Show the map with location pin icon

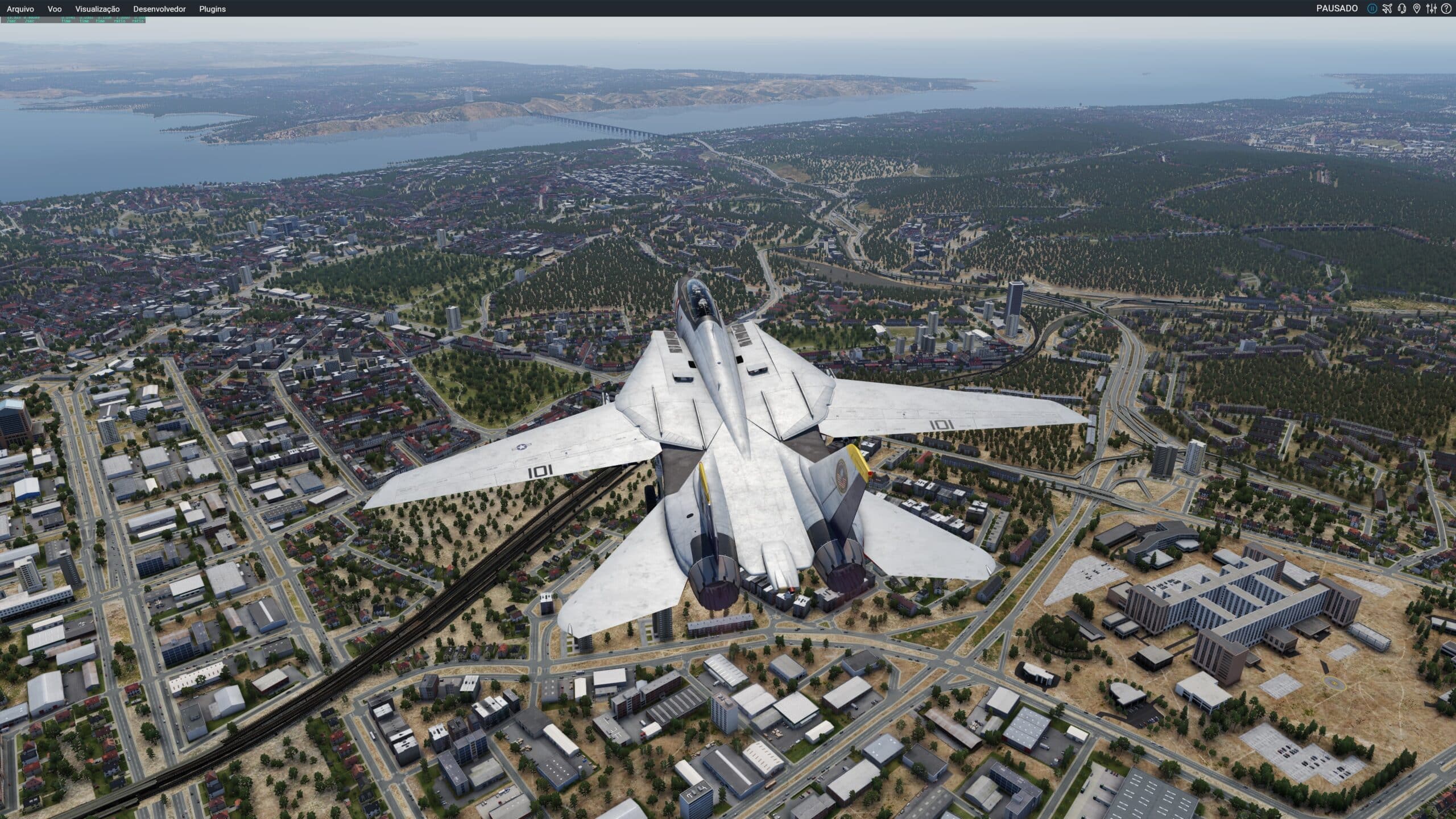point(1416,9)
